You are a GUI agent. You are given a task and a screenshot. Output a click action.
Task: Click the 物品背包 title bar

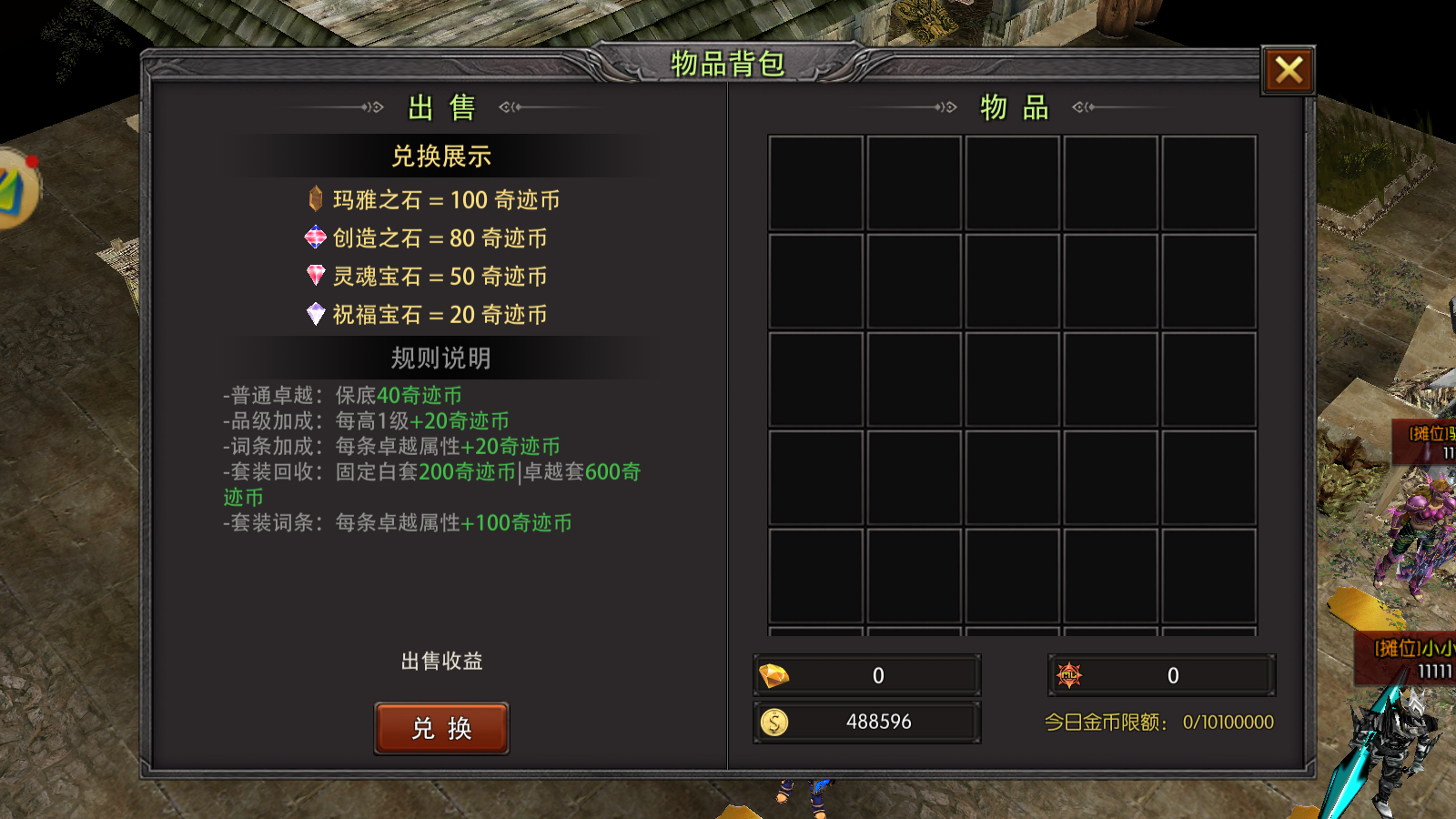point(728,64)
